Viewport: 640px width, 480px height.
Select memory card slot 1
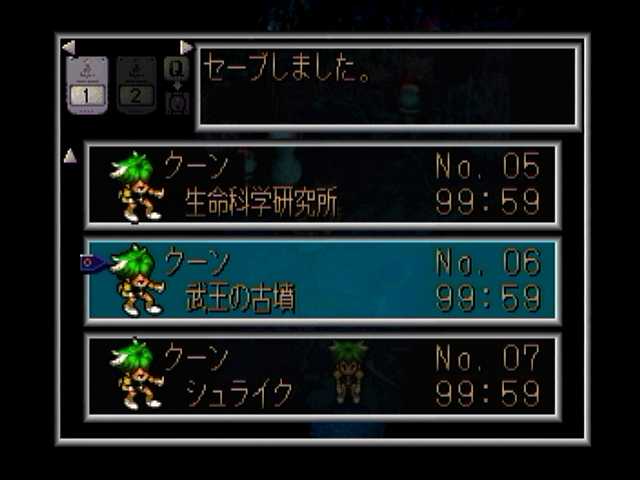(x=87, y=85)
